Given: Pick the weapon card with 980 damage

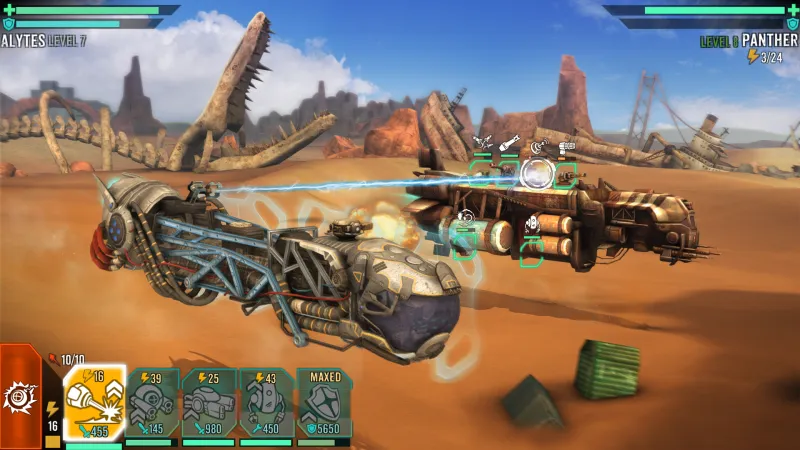Looking at the screenshot, I should tap(209, 403).
